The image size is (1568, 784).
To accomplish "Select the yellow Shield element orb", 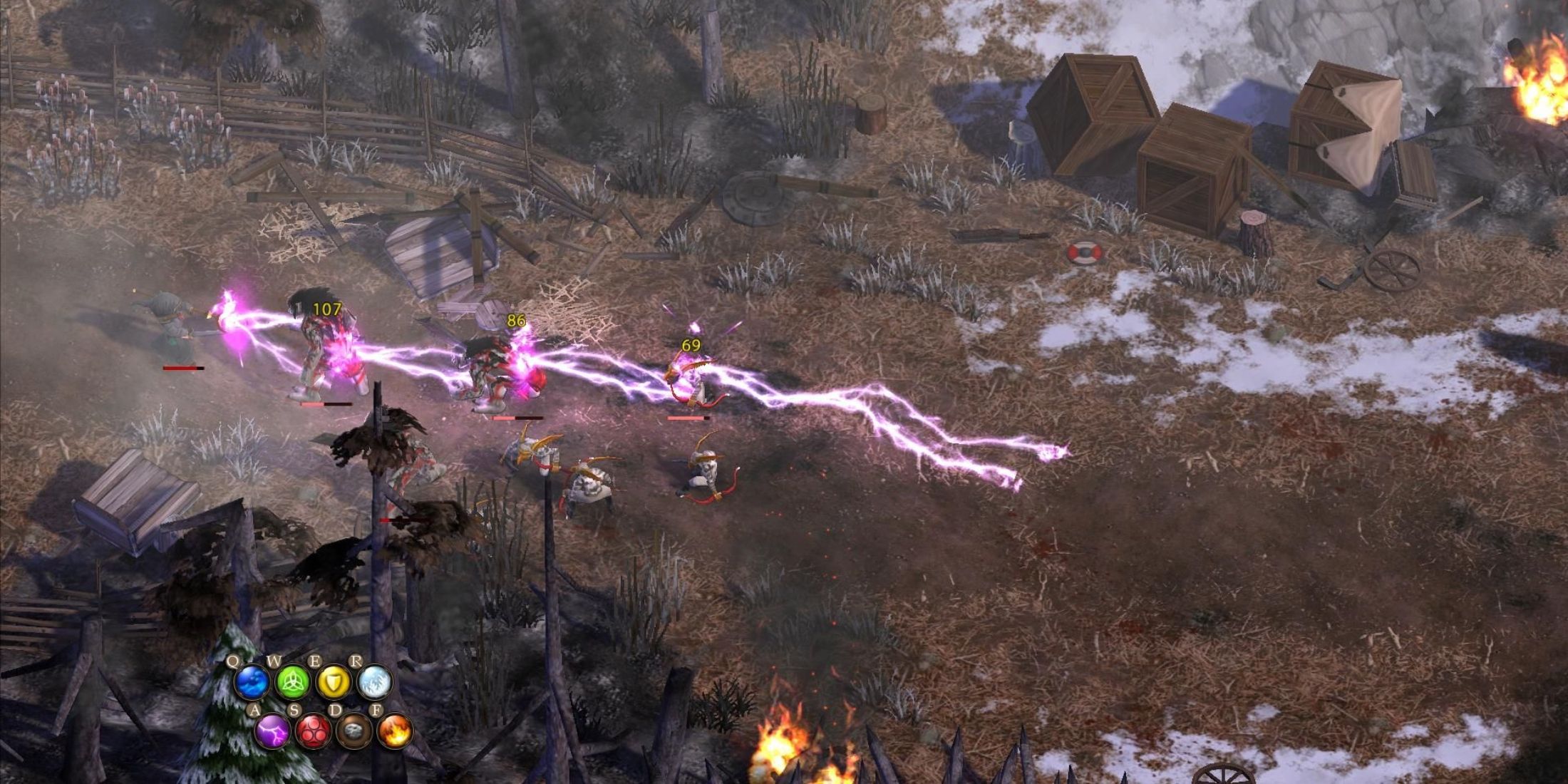I will [333, 683].
